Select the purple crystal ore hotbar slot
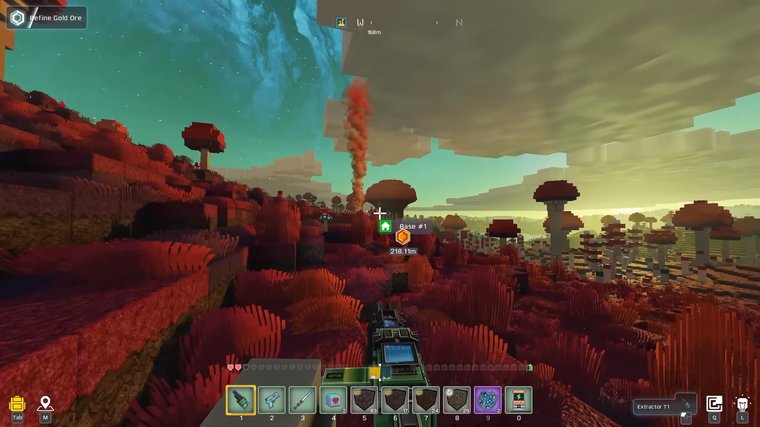The width and height of the screenshot is (760, 427). pos(488,400)
